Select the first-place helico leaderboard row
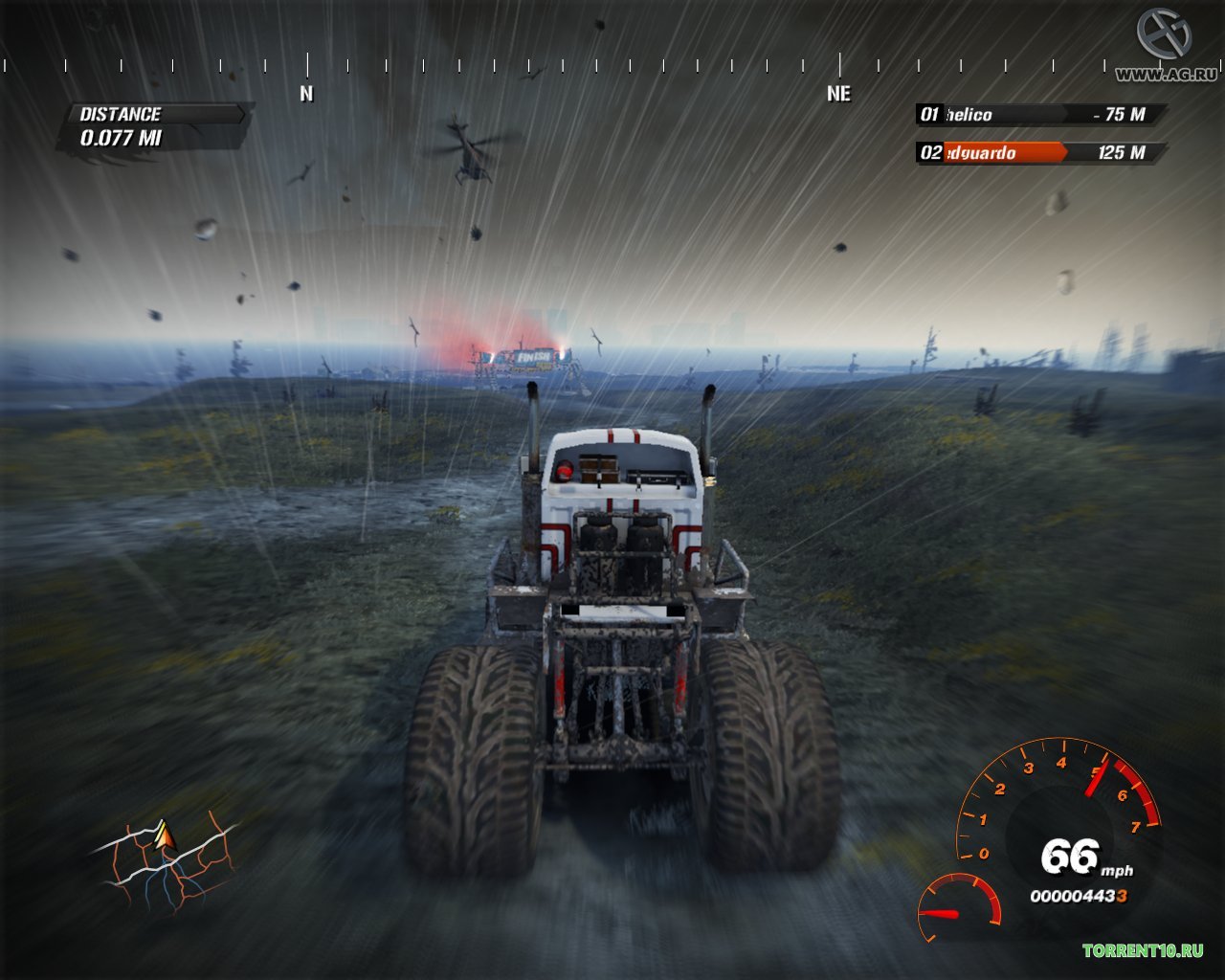The width and height of the screenshot is (1225, 980). tap(1039, 115)
